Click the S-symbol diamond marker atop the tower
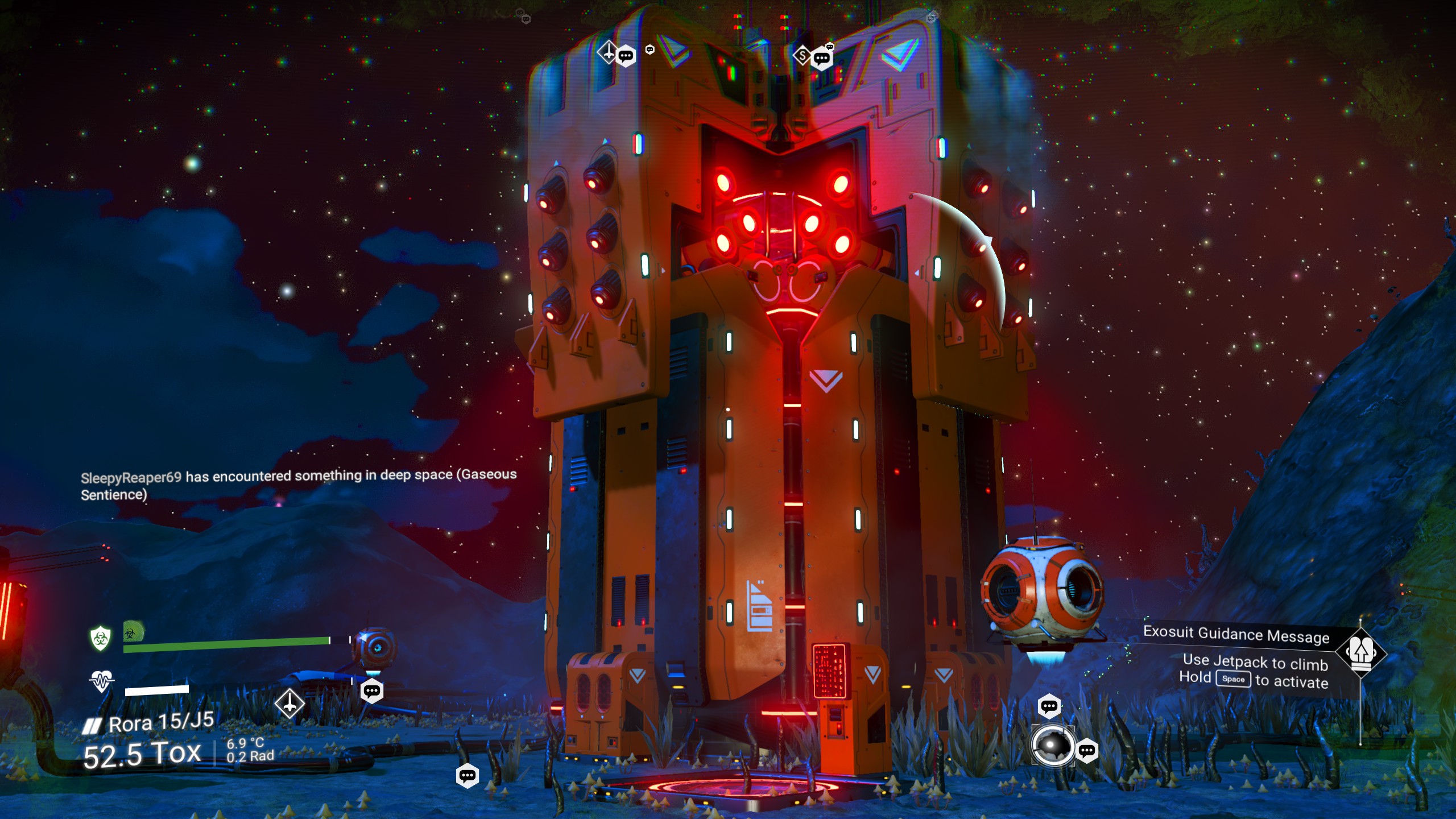 [802, 55]
